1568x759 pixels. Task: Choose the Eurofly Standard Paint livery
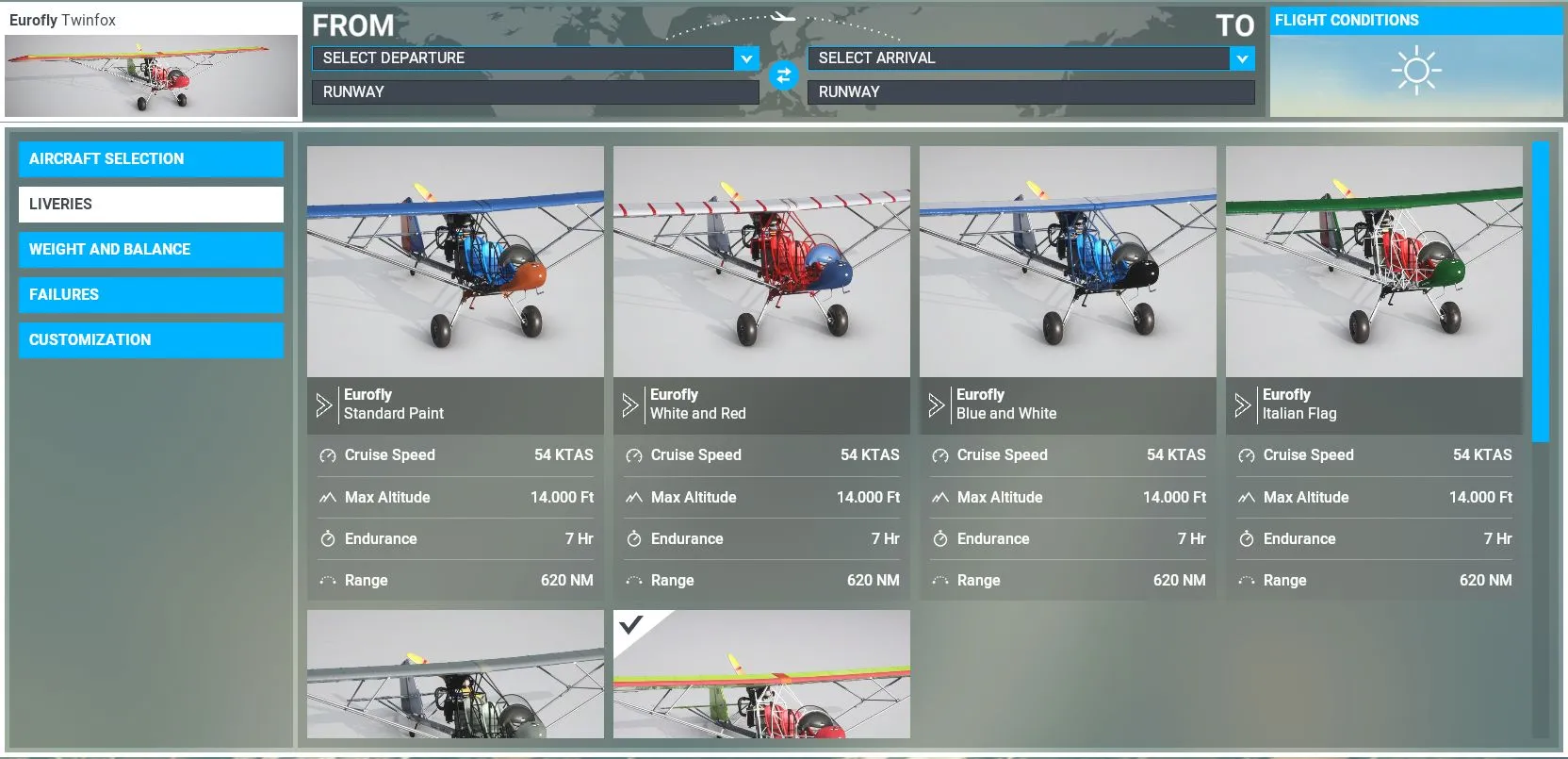(455, 262)
